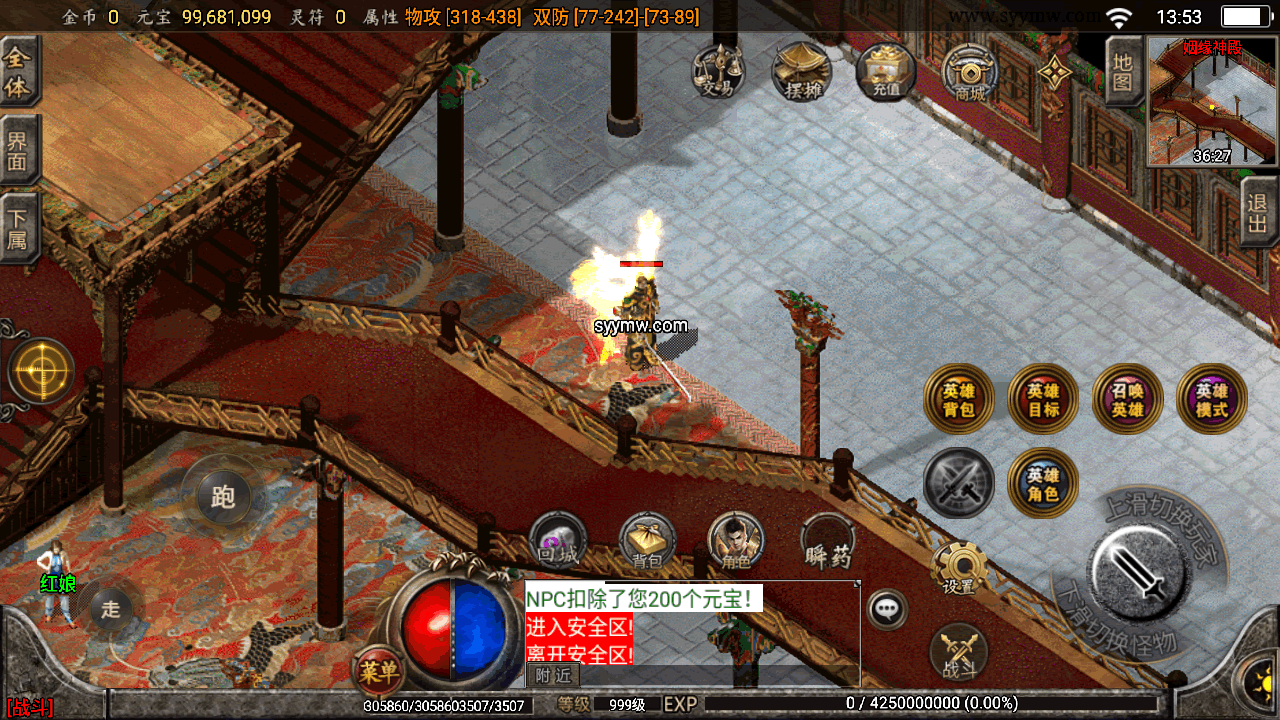Select the 界面 interface tab
The height and width of the screenshot is (720, 1280).
[19, 150]
